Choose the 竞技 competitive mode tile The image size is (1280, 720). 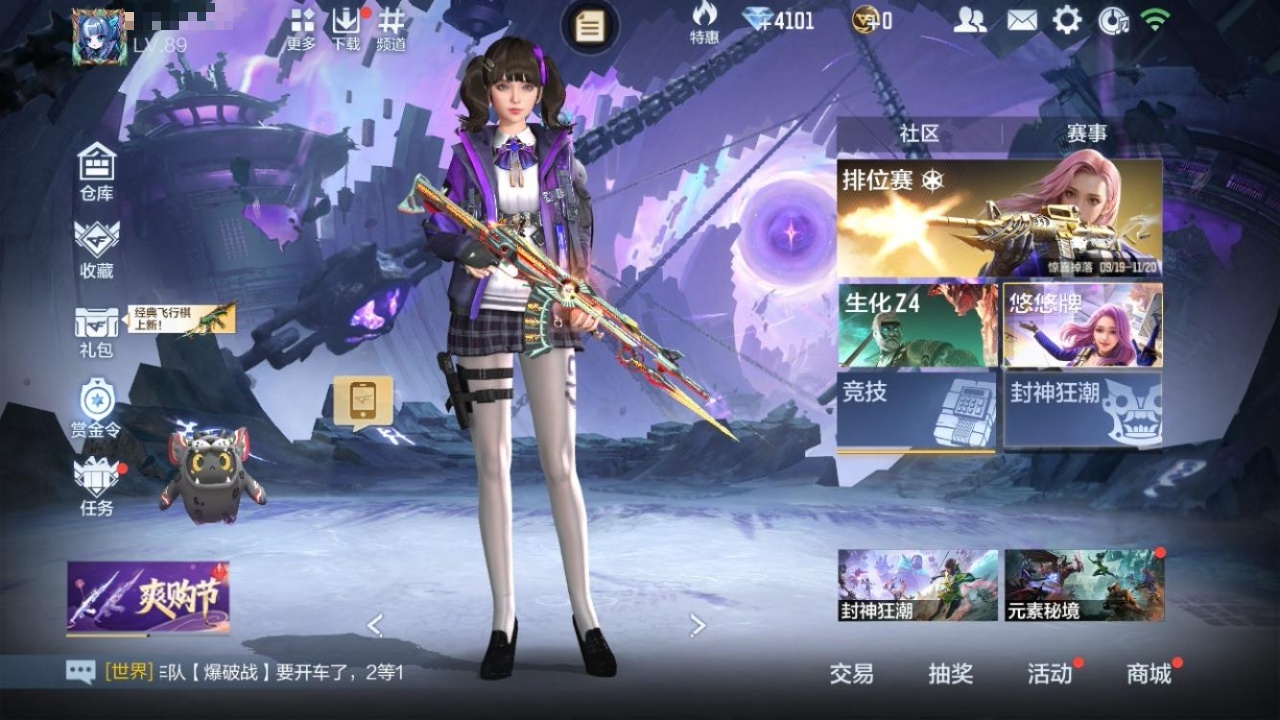pos(917,410)
